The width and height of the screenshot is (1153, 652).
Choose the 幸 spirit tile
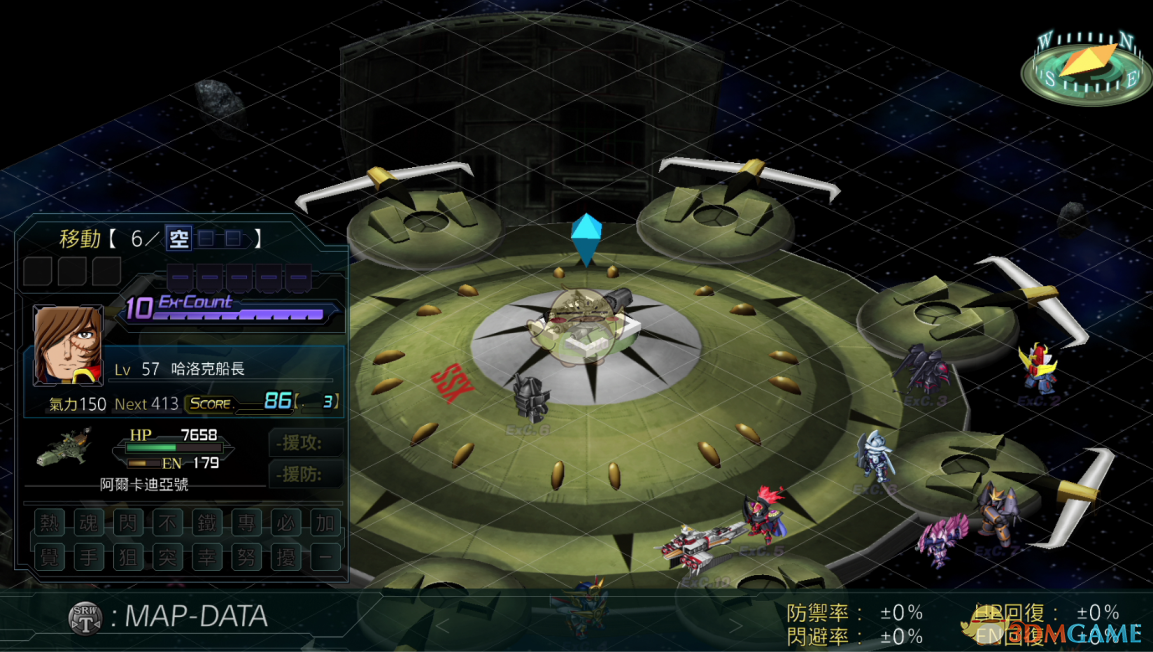(206, 557)
